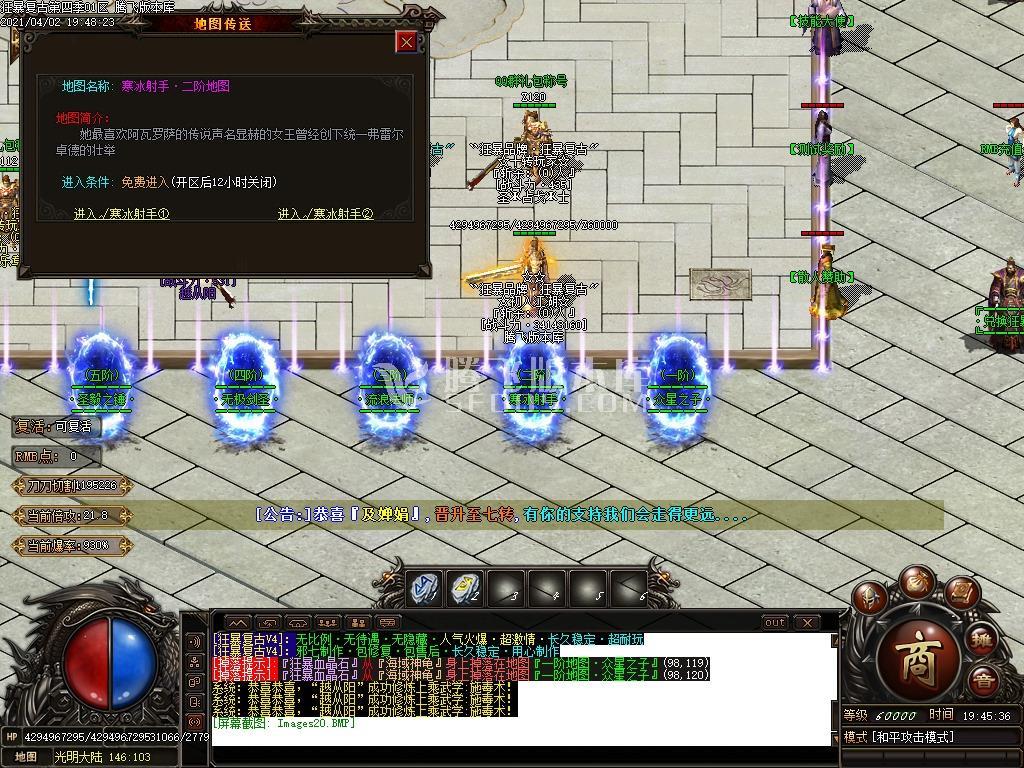The height and width of the screenshot is (768, 1024).
Task: Open the 地图 map button
Action: click(x=26, y=757)
